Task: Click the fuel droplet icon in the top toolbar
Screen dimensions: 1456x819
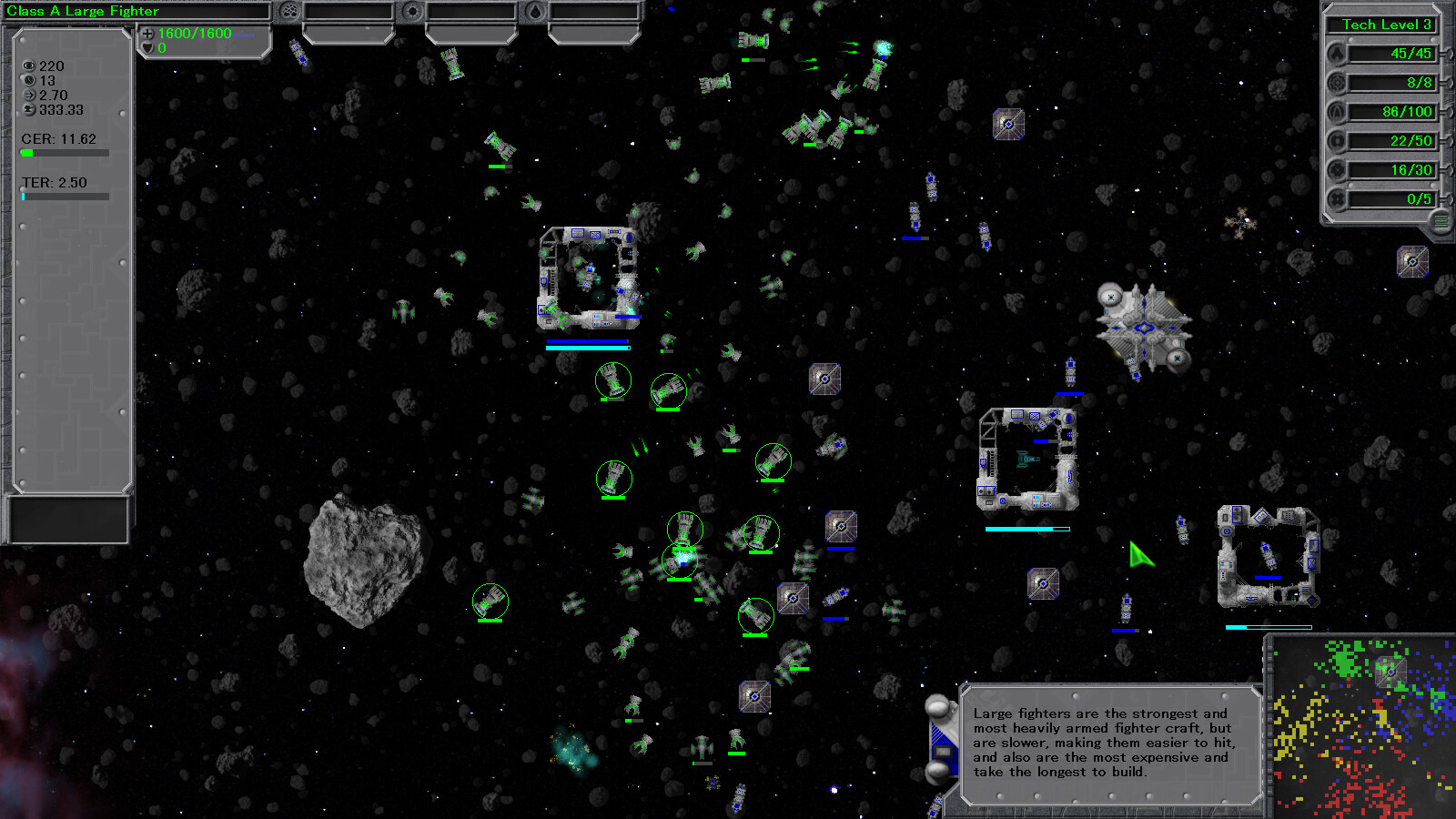Action: [536, 10]
